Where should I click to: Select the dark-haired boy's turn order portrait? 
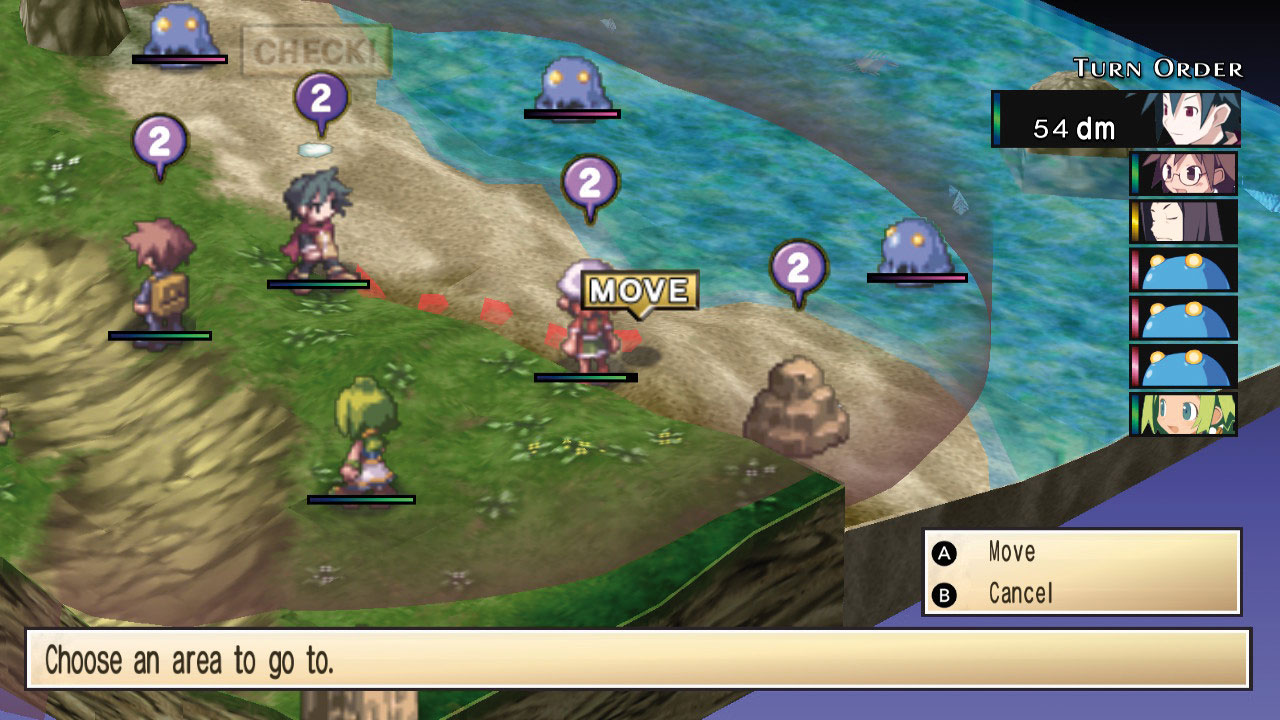1198,119
